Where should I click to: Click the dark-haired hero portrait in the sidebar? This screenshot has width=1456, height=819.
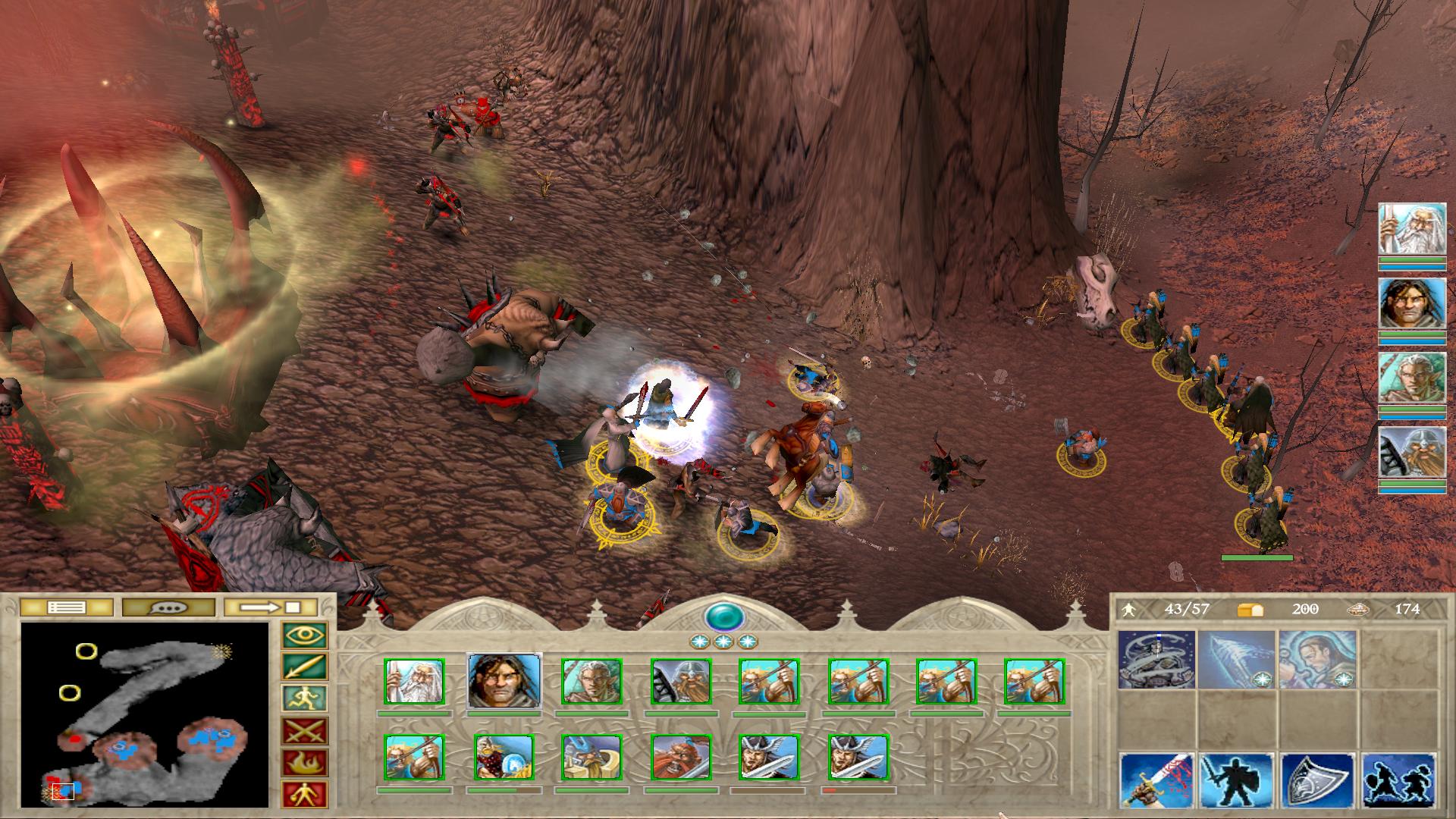coord(1412,303)
